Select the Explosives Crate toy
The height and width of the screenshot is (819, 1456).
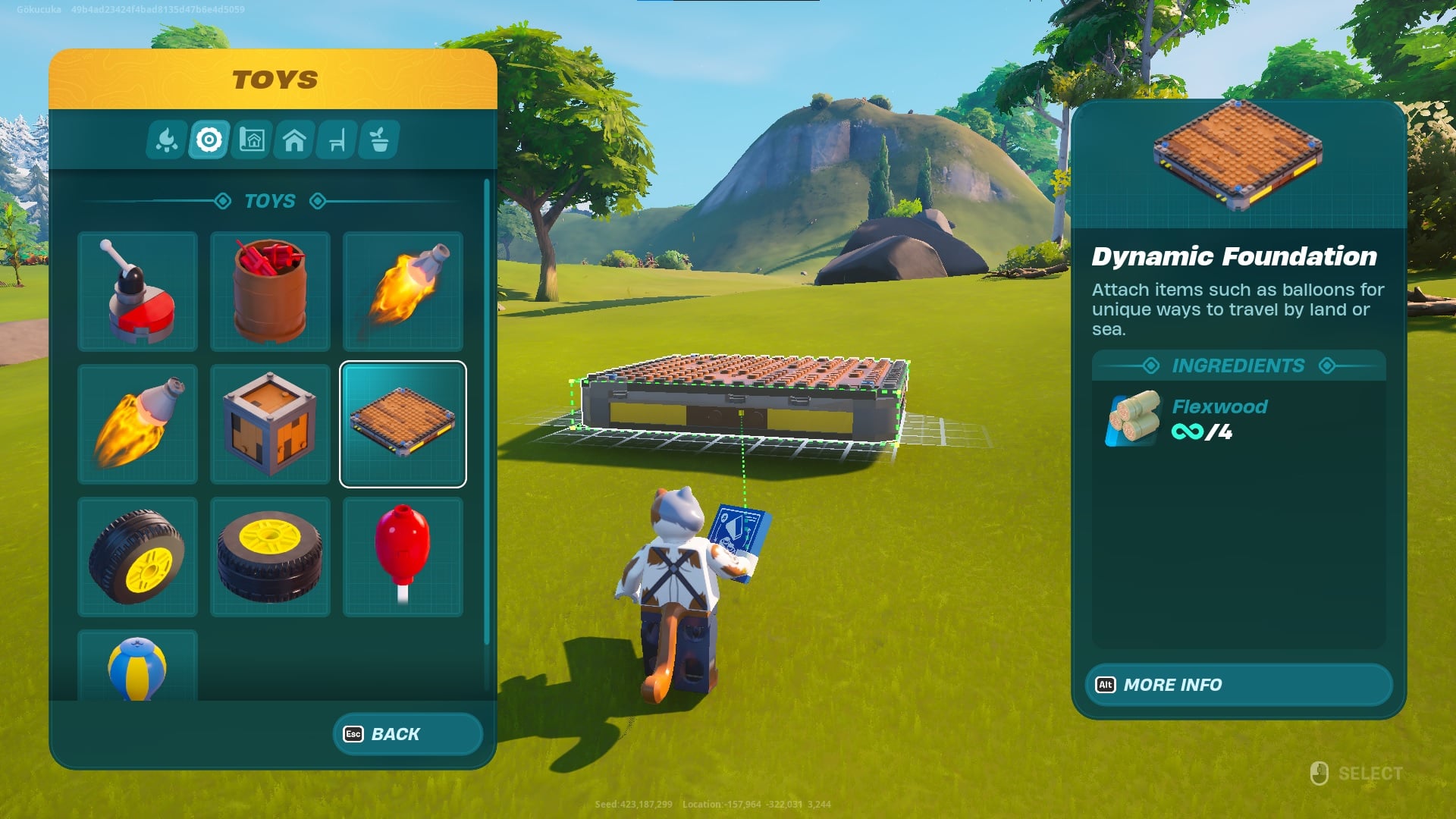click(271, 423)
